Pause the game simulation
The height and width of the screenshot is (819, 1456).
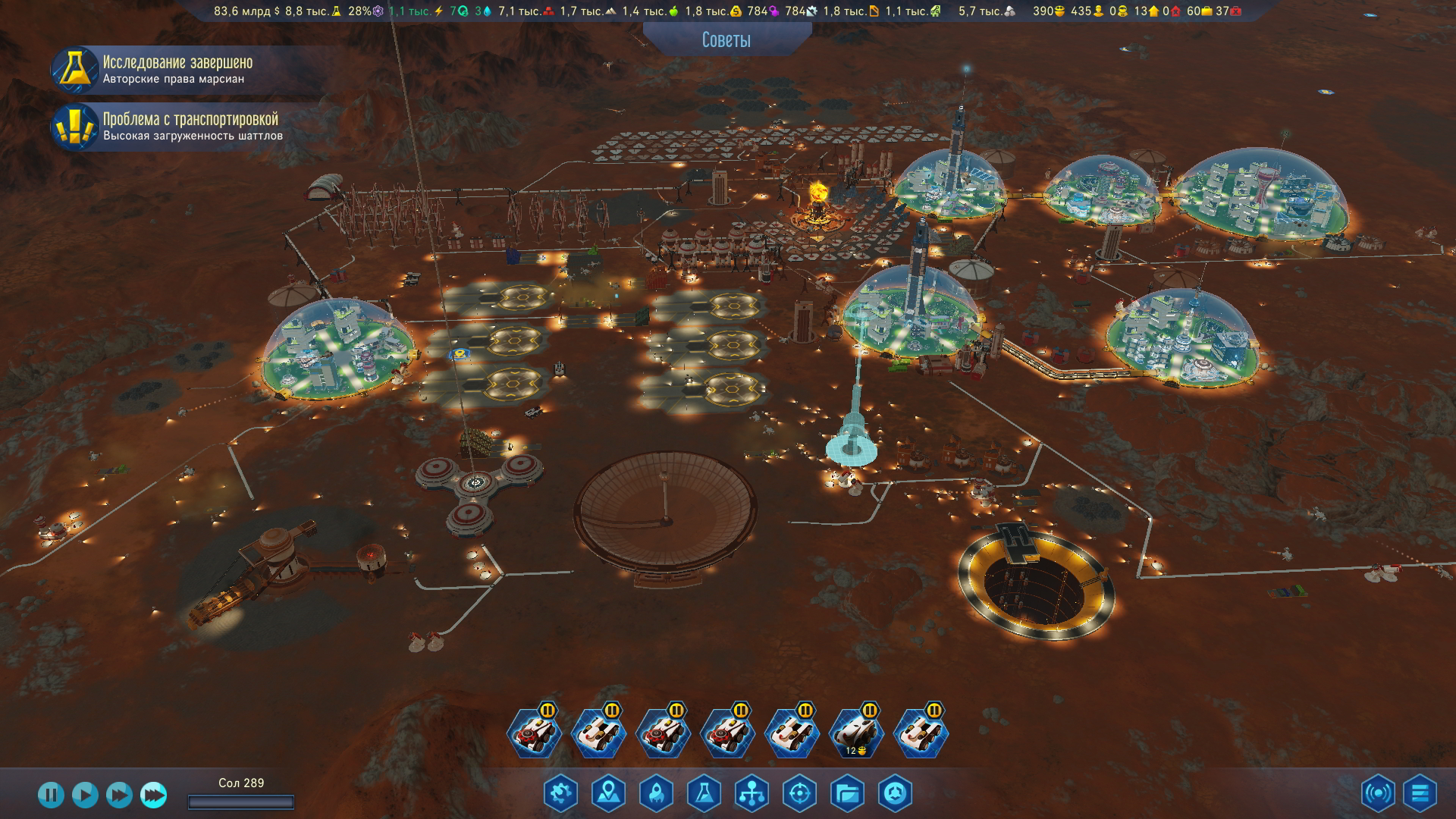[51, 795]
